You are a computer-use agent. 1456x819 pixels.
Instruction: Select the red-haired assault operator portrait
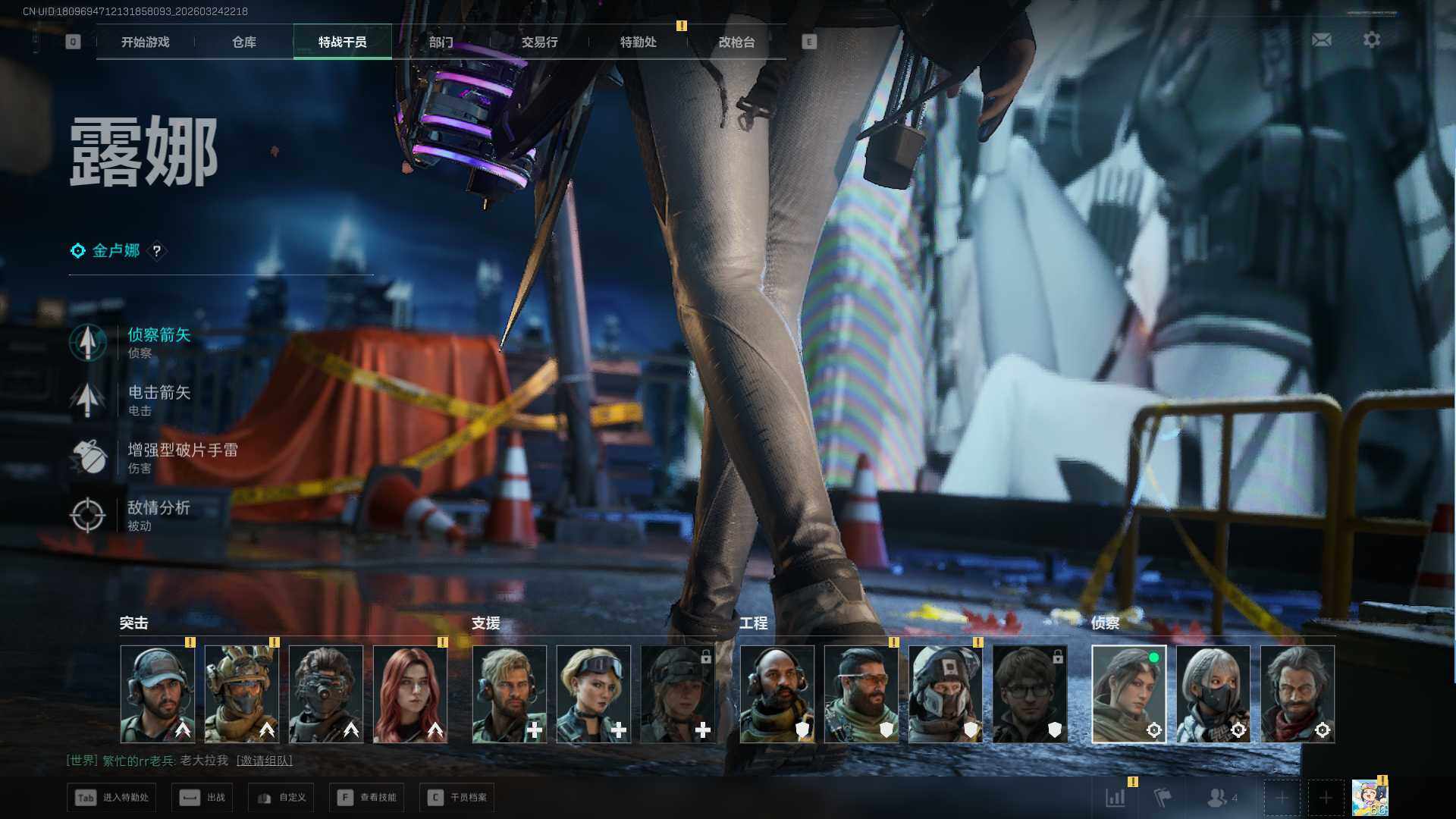pyautogui.click(x=410, y=694)
